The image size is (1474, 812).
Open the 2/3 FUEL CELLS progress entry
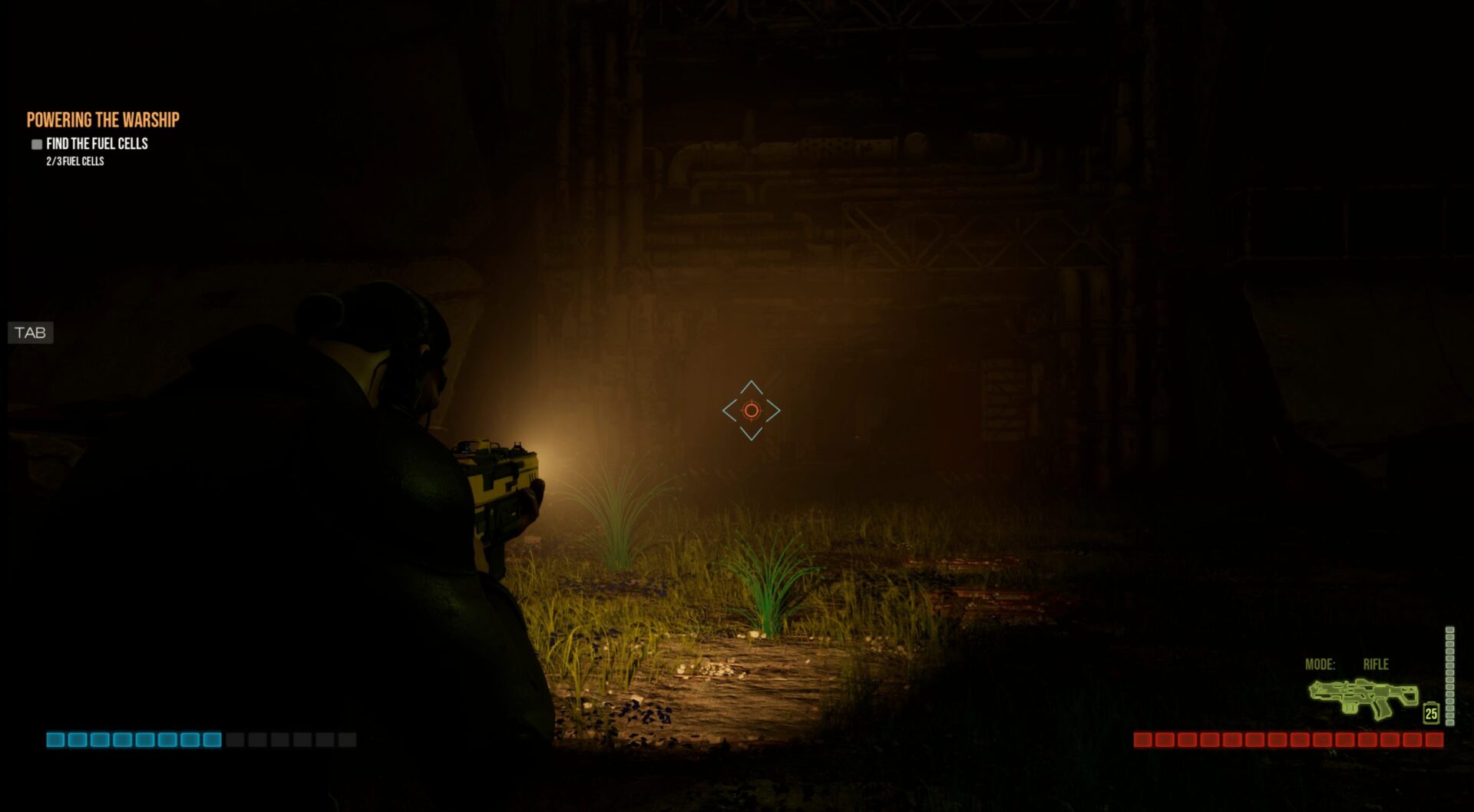click(x=74, y=162)
